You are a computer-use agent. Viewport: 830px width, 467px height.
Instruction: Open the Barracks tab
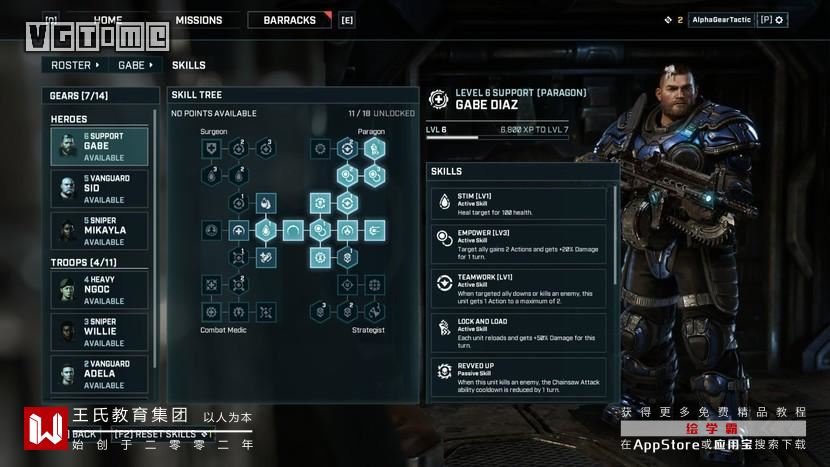tap(289, 20)
